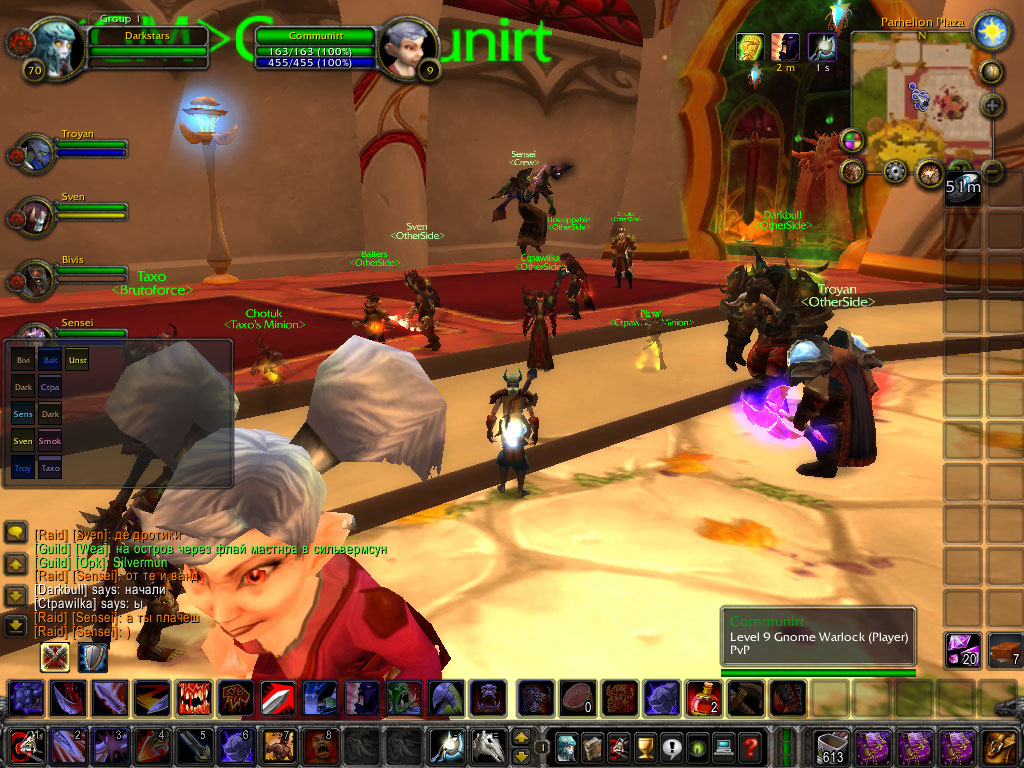
Task: Open the backpack showing 613
Action: point(832,746)
